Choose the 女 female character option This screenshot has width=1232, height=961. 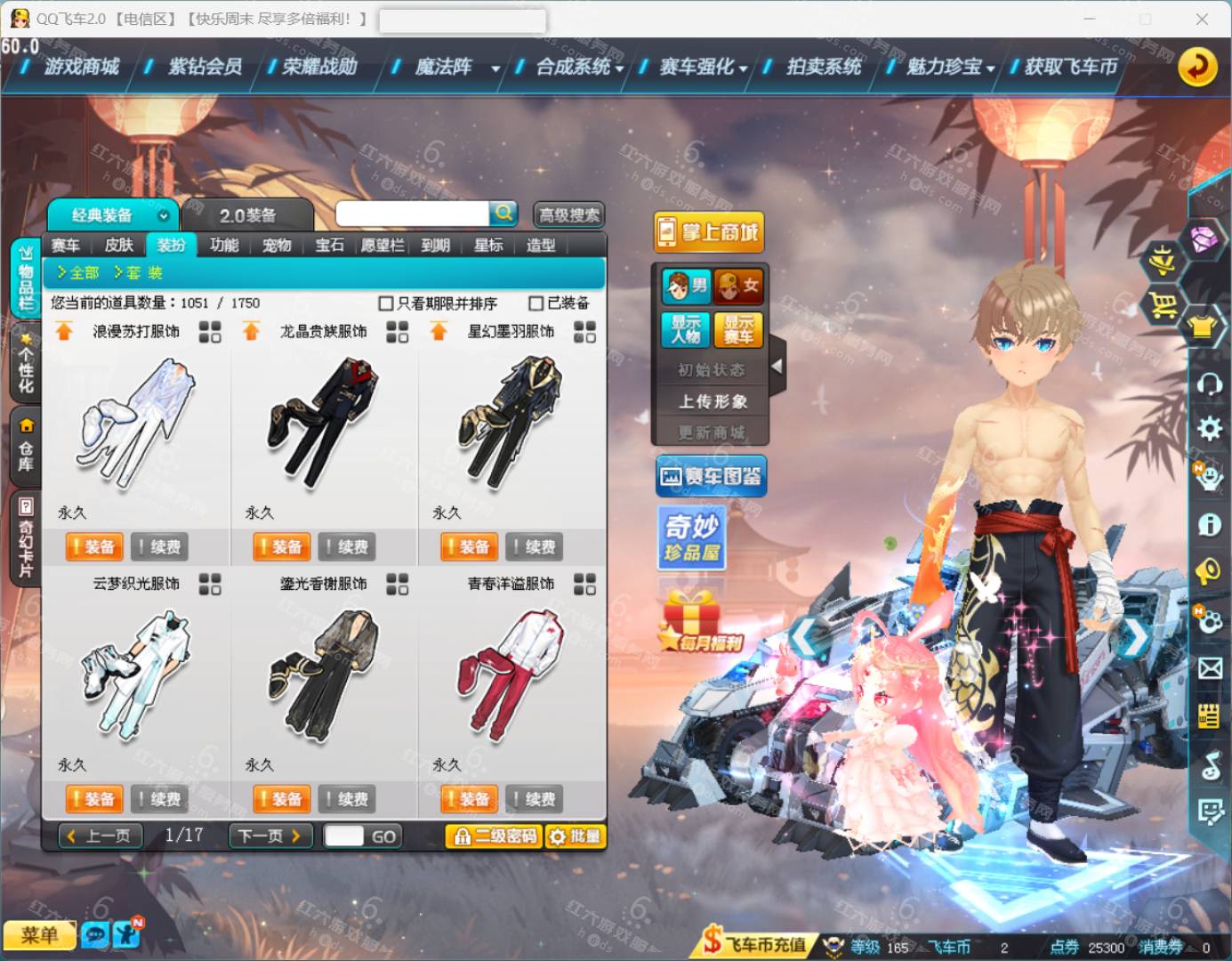pyautogui.click(x=737, y=286)
